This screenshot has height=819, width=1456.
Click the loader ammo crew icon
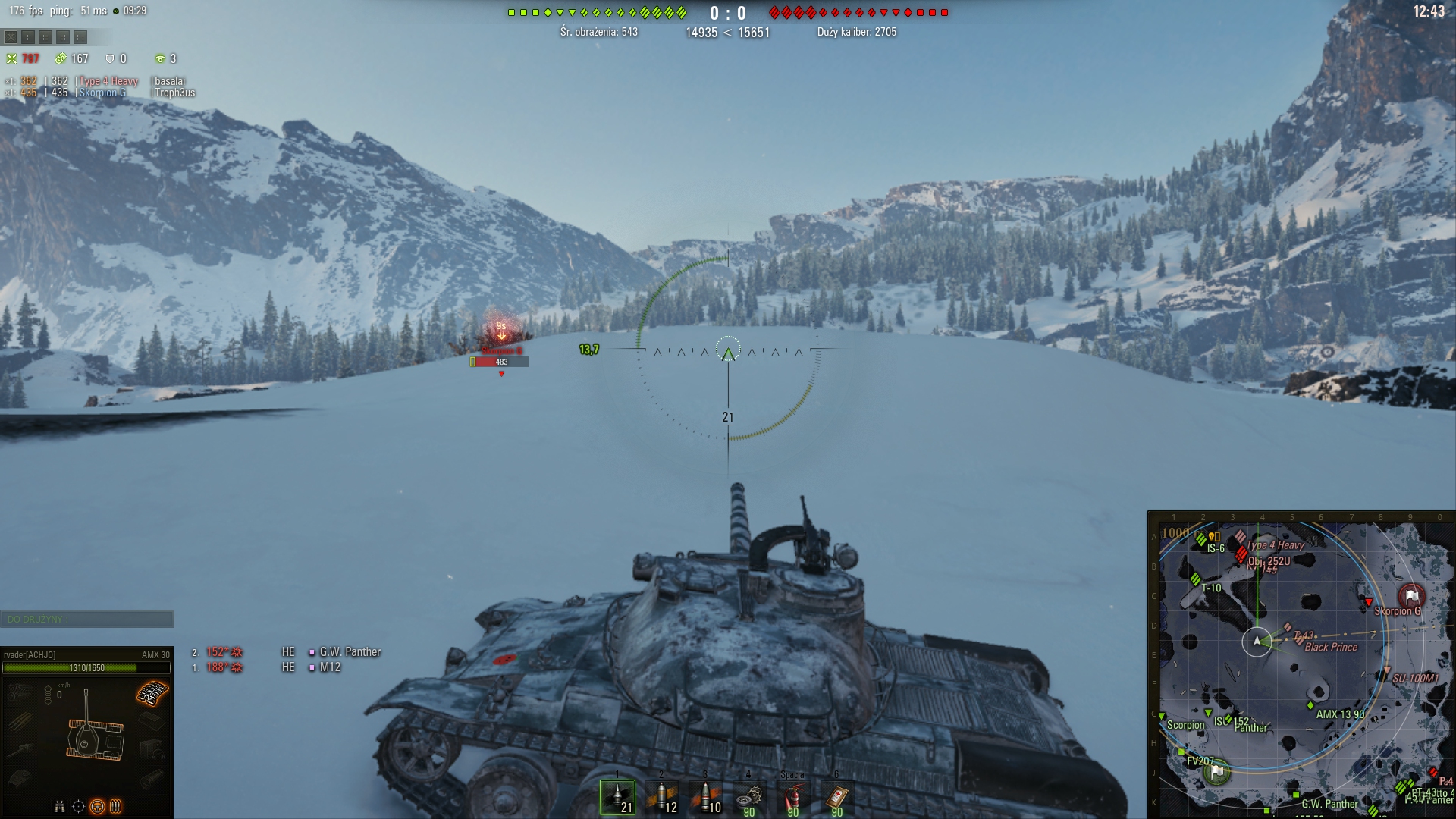(x=116, y=806)
